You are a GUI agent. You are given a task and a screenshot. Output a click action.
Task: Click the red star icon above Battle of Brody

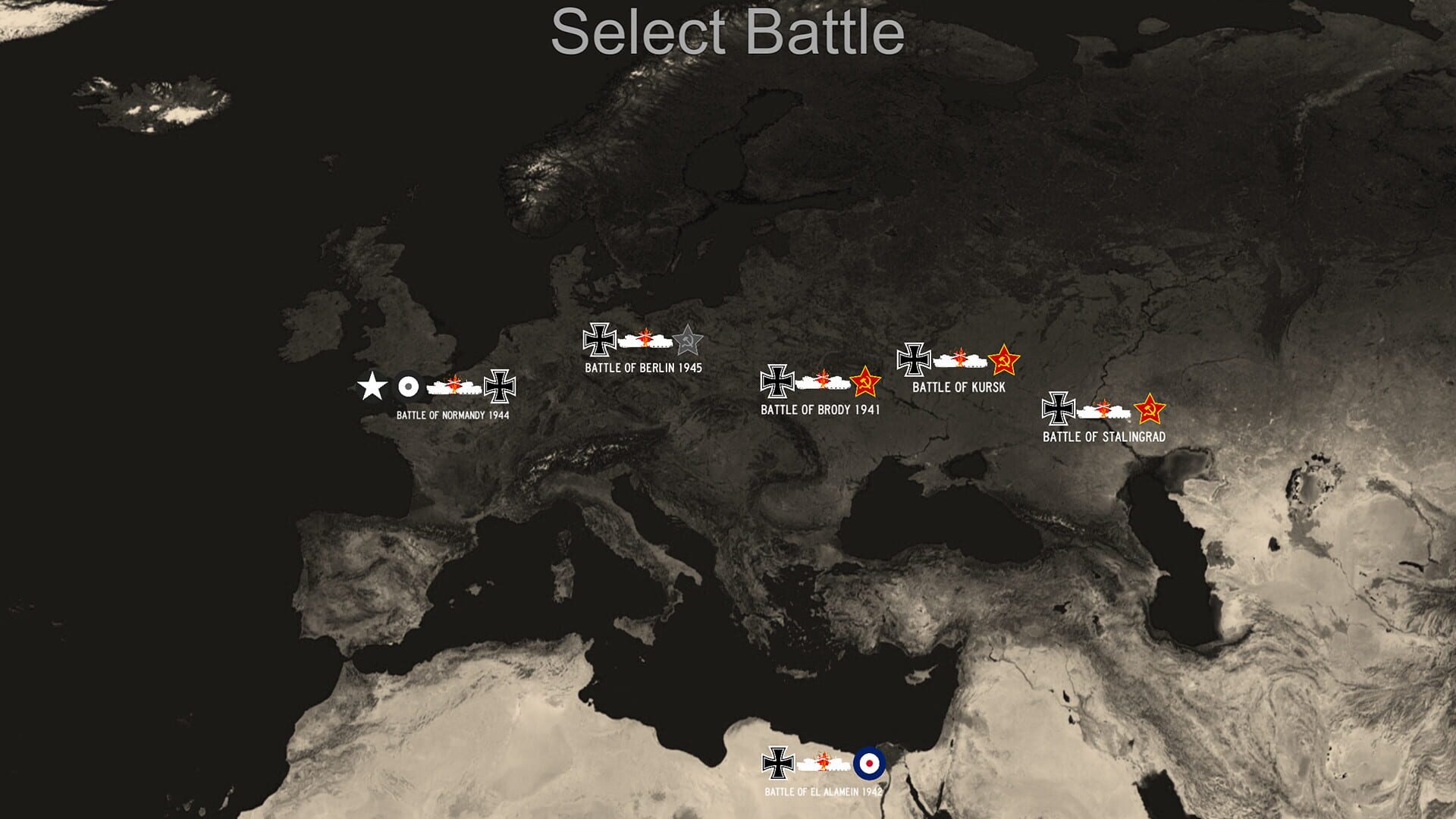pos(865,383)
